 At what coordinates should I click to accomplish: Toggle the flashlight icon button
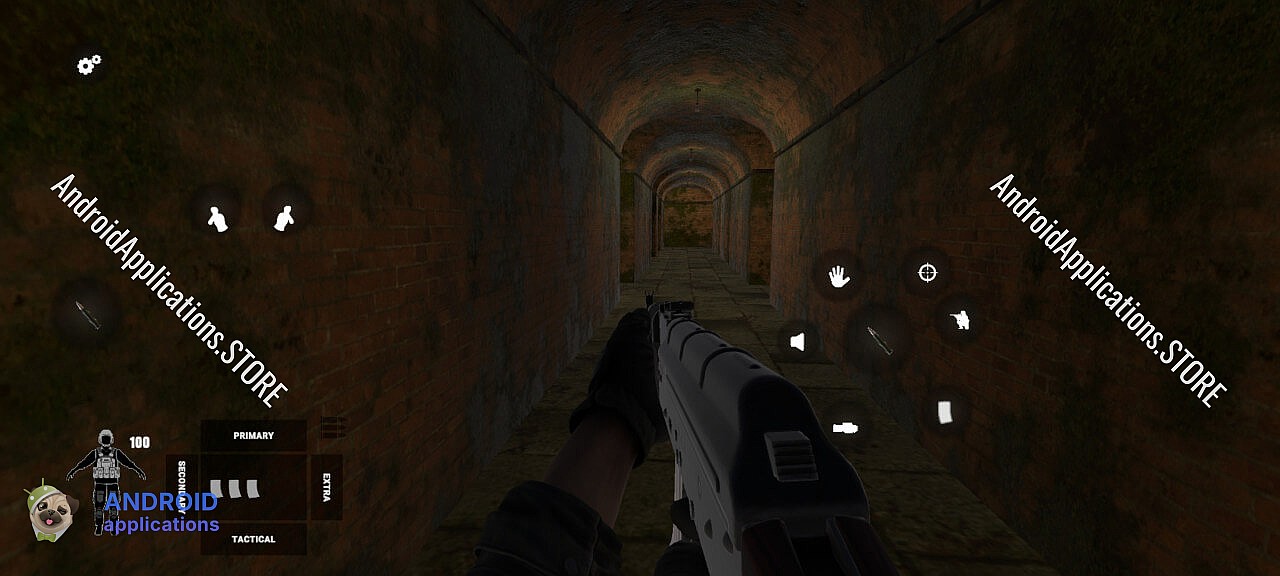tap(845, 427)
